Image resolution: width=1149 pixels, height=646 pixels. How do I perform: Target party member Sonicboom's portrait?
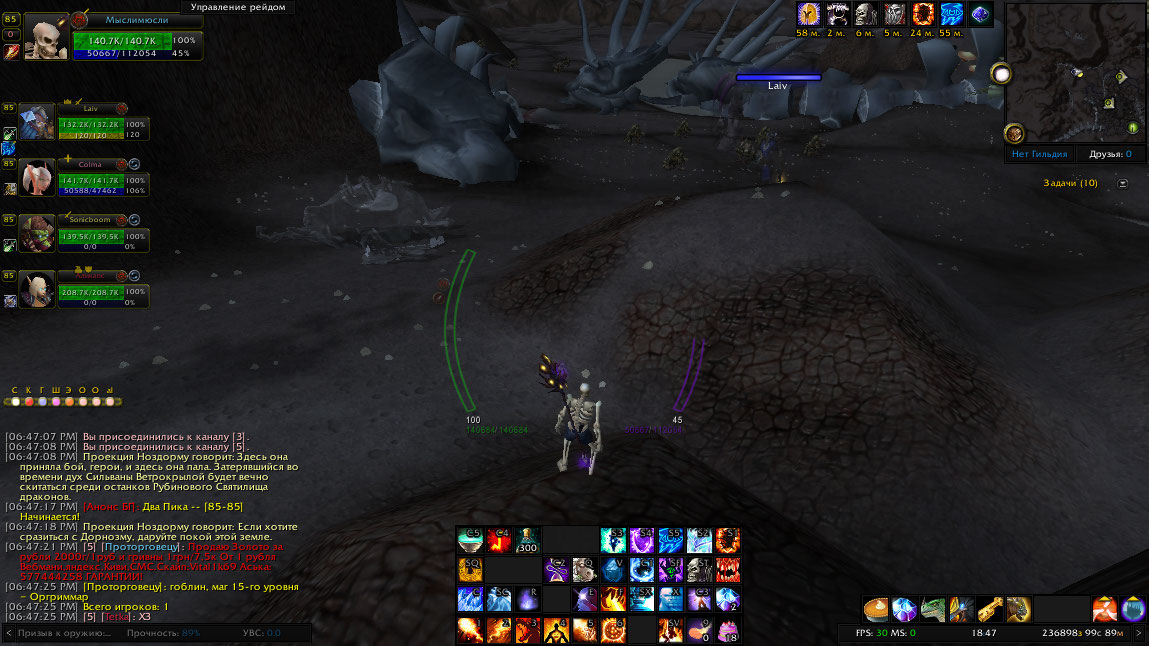coord(38,233)
